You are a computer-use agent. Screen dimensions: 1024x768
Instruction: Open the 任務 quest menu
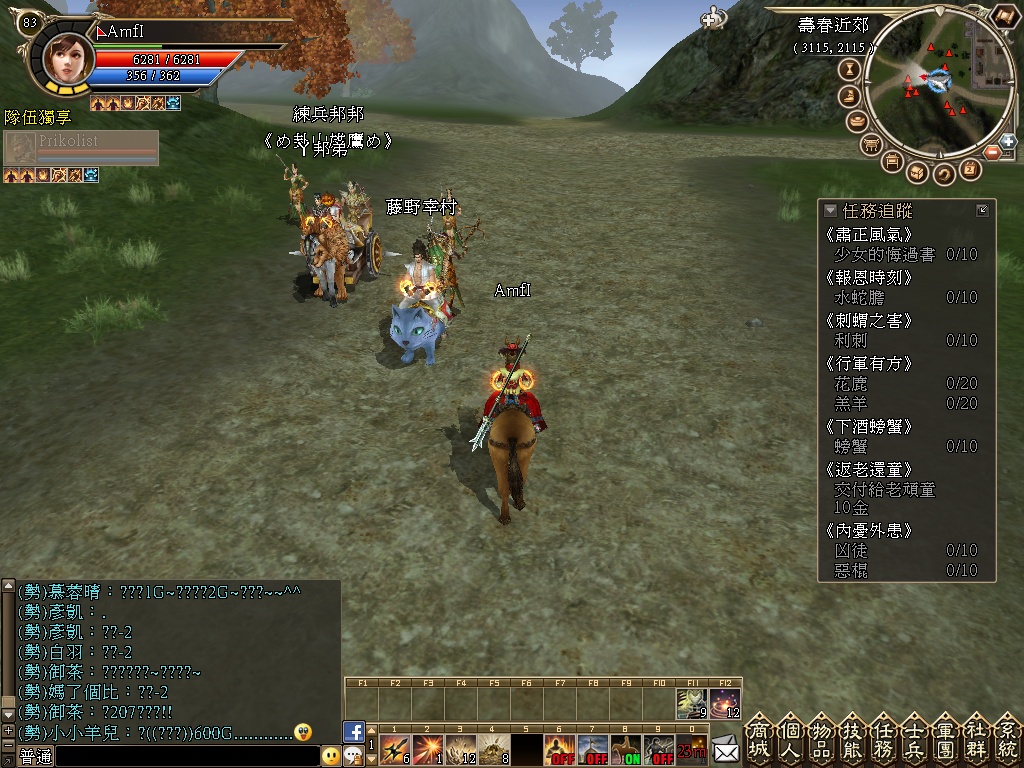tap(883, 738)
